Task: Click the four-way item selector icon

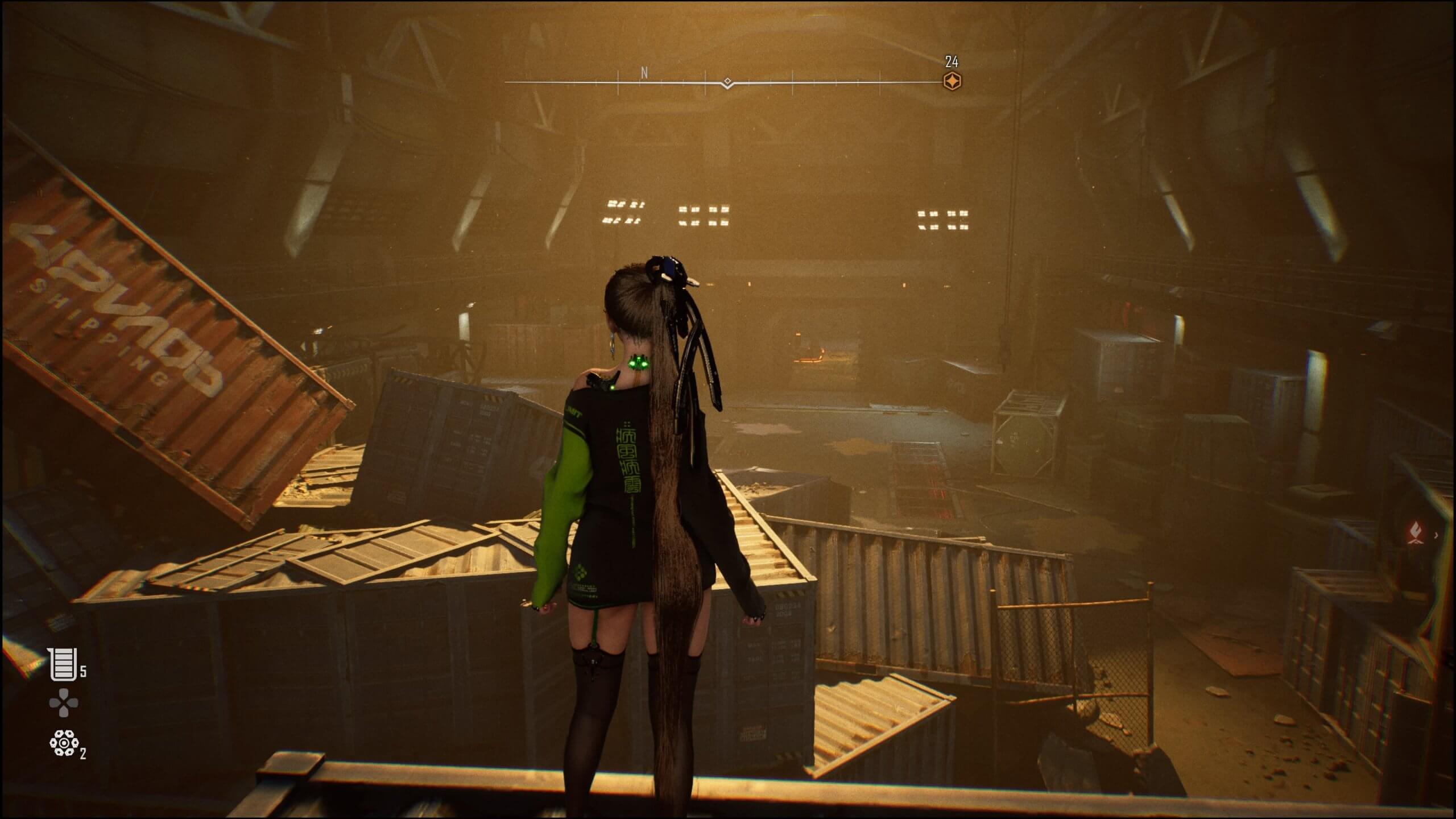Action: pyautogui.click(x=62, y=704)
